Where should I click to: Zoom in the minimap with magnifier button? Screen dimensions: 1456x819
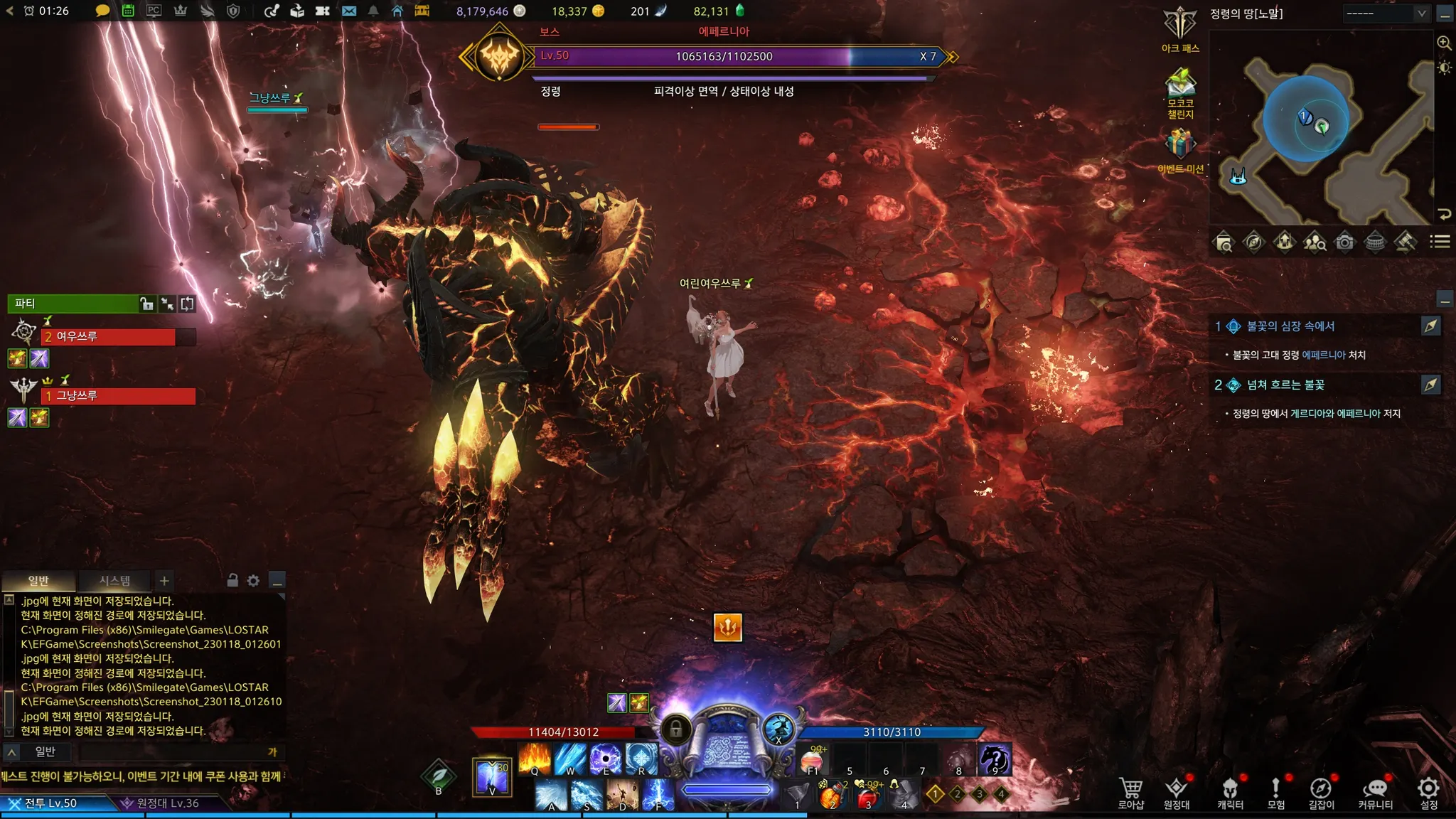(x=1444, y=43)
